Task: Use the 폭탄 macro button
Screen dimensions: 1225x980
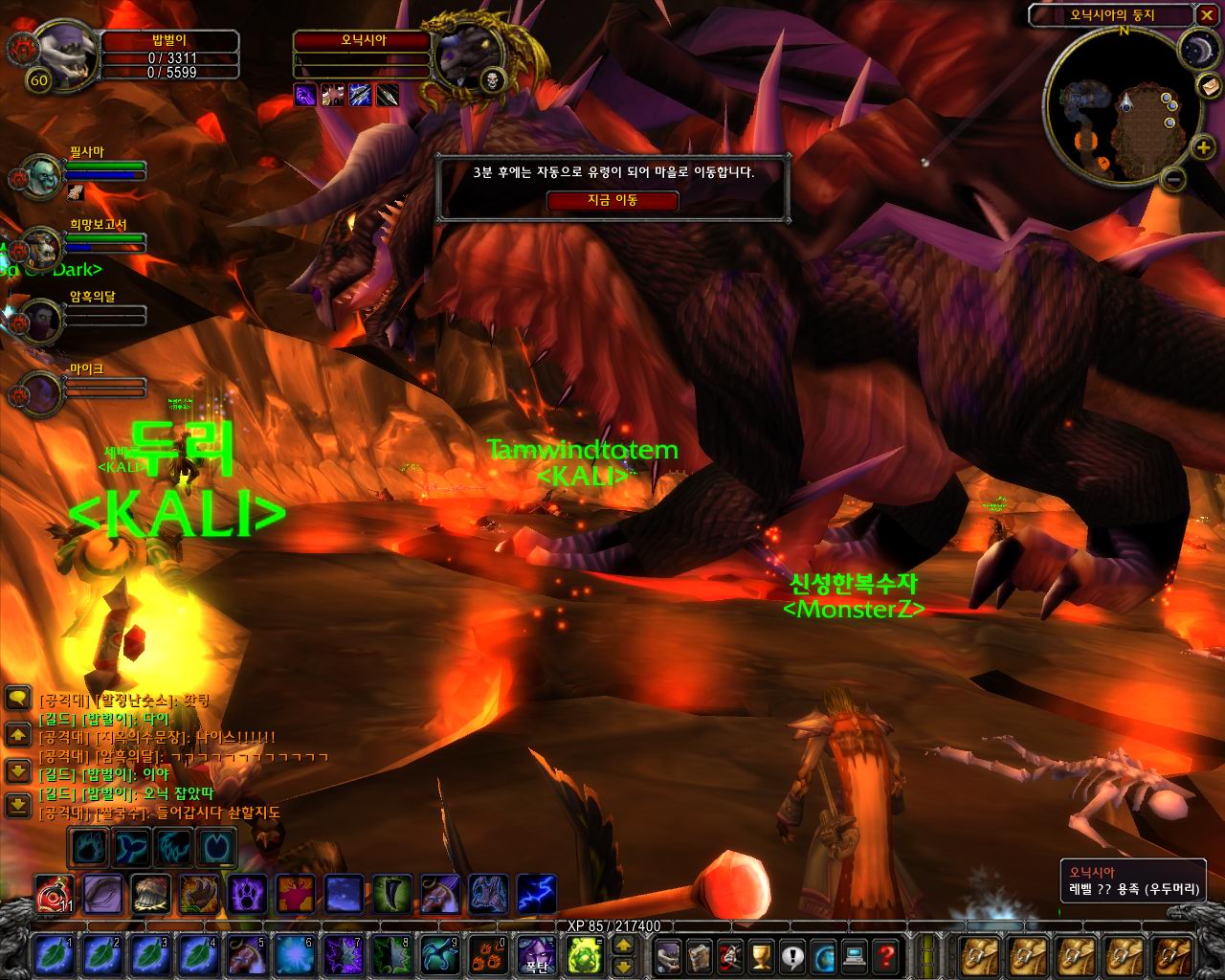Action: click(x=536, y=954)
